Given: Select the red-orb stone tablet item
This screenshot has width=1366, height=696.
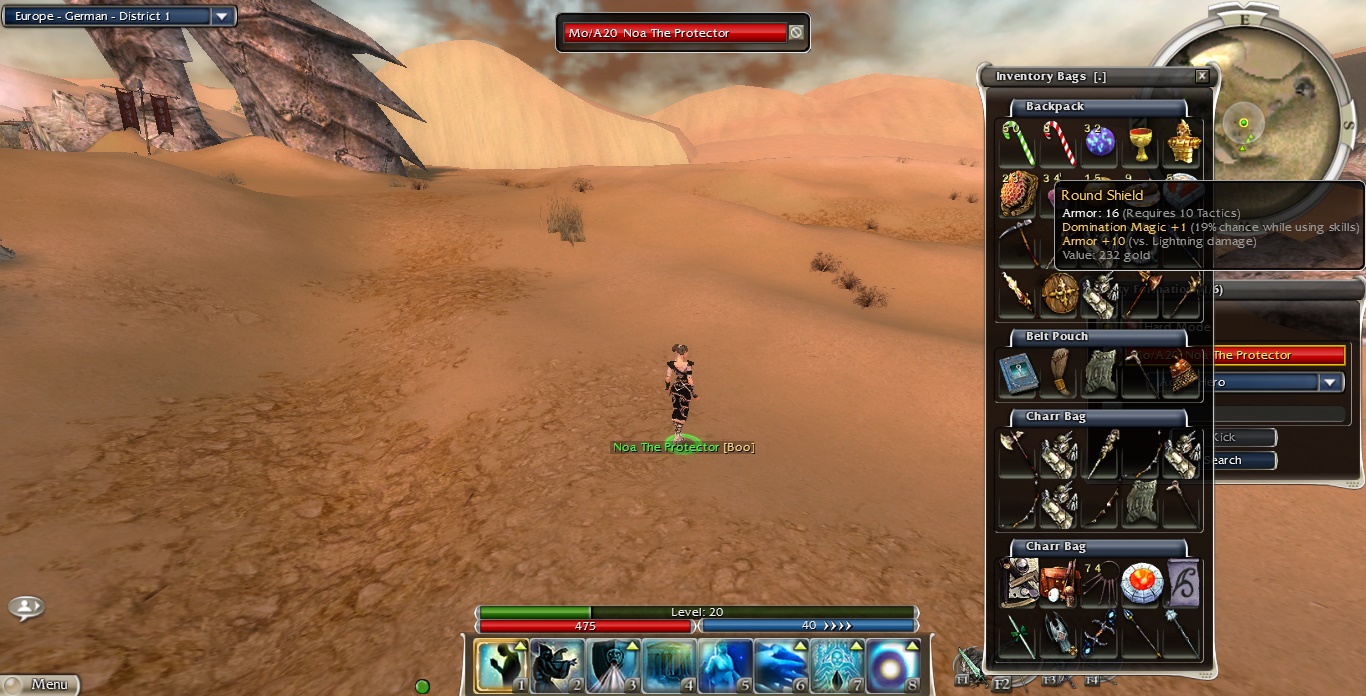Looking at the screenshot, I should click(1140, 582).
